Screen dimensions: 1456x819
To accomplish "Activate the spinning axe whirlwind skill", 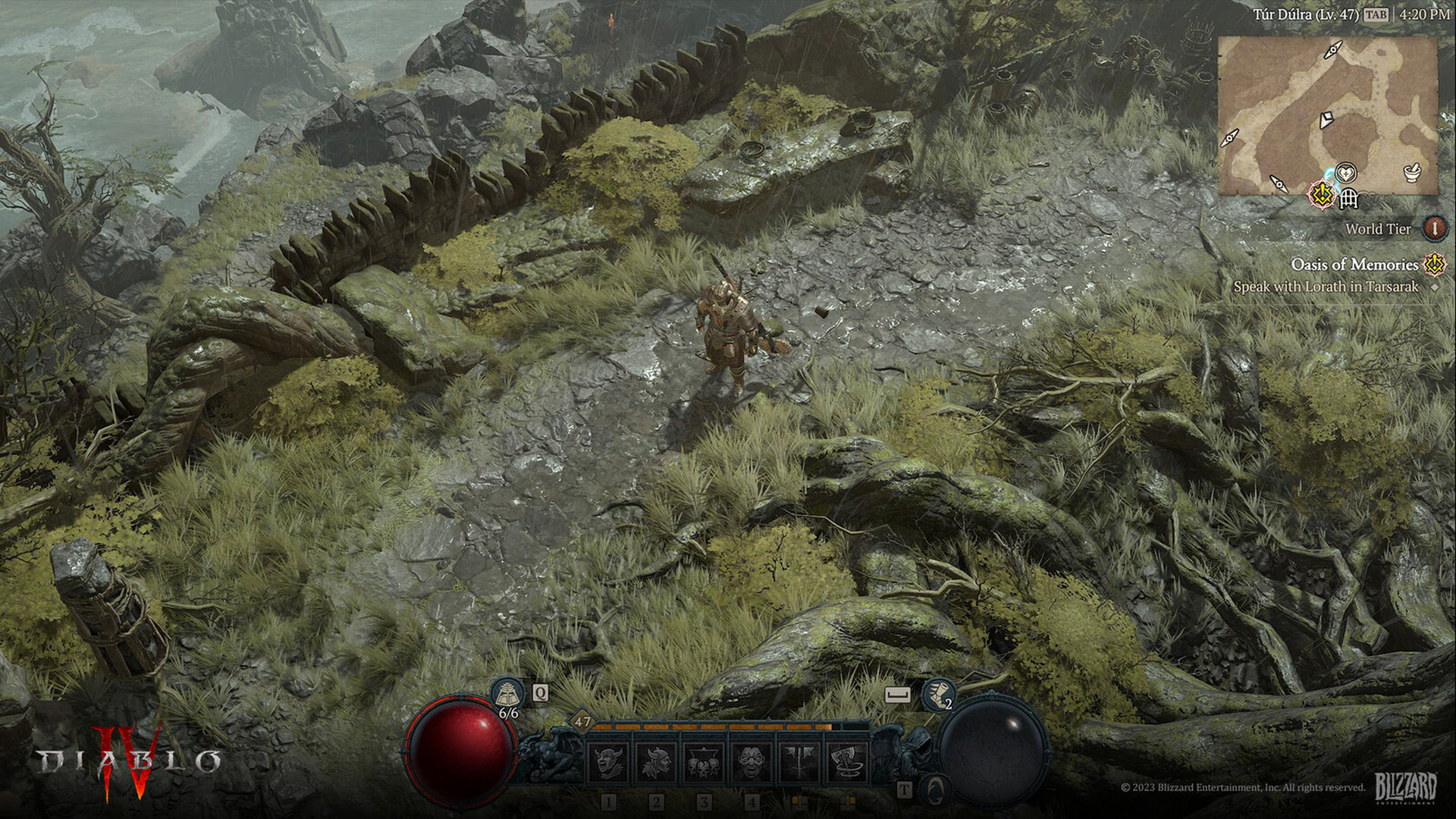I will click(x=847, y=761).
